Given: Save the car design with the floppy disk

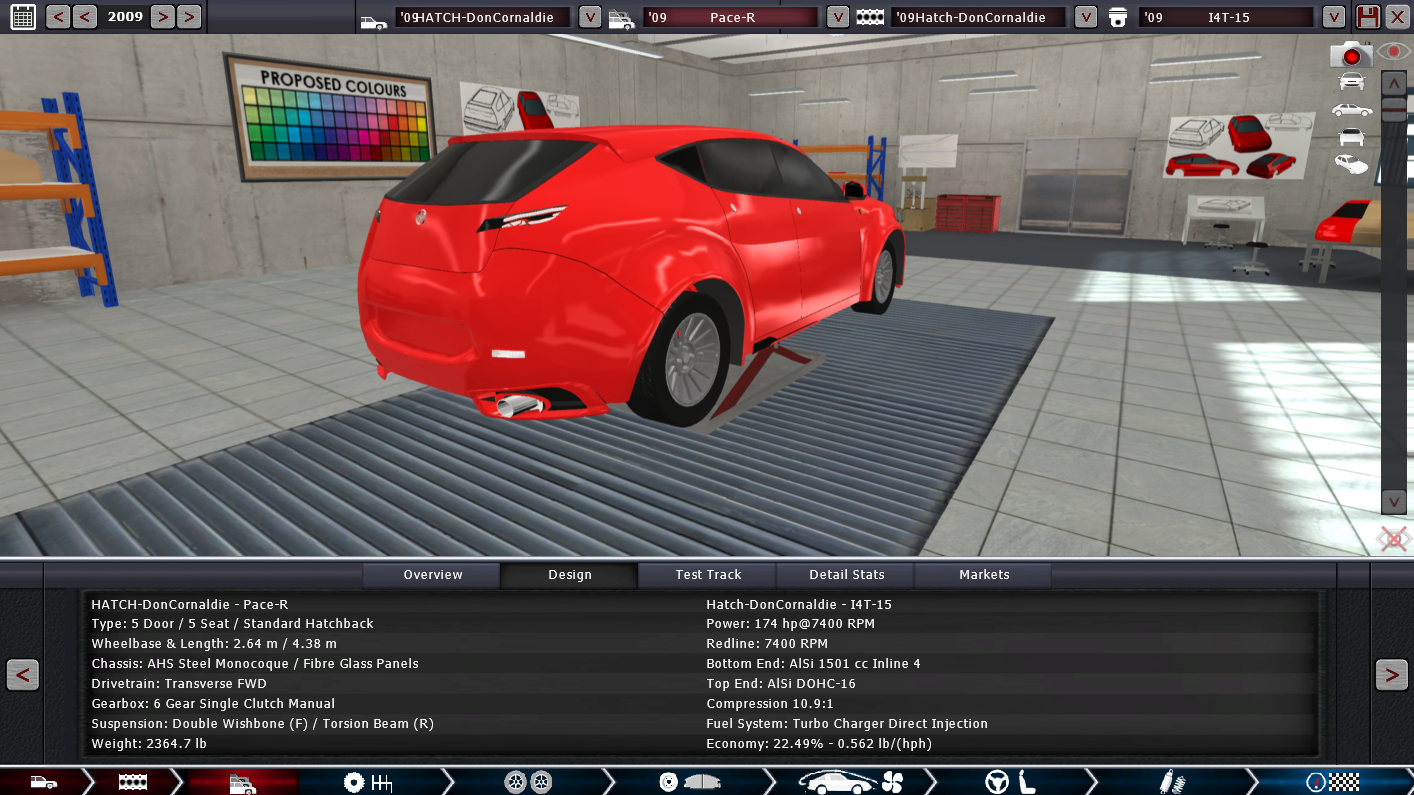Looking at the screenshot, I should click(x=1367, y=17).
